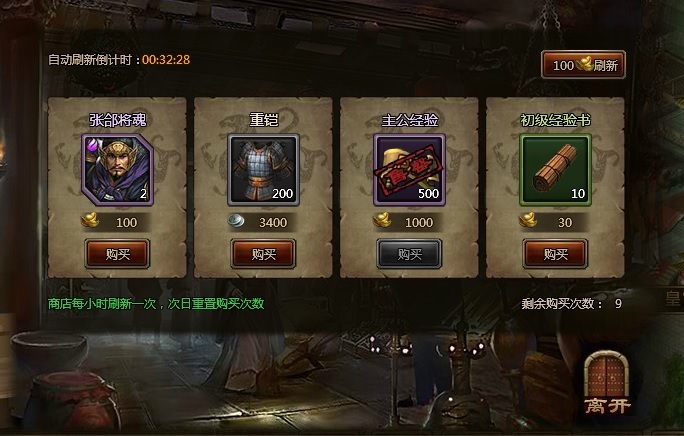This screenshot has width=684, height=436.
Task: Click the 购买 button under 主公经验
Action: coord(410,254)
